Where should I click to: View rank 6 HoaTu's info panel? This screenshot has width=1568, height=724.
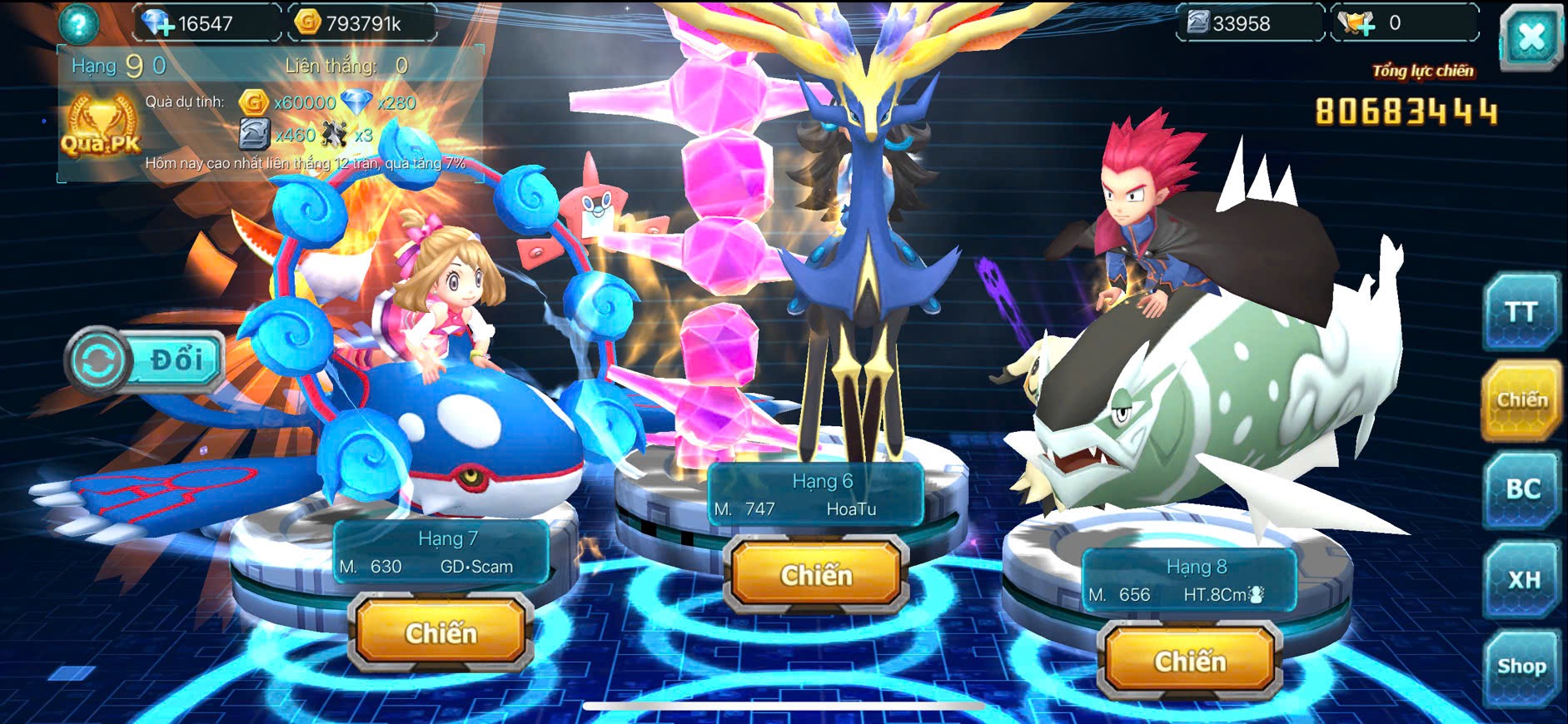coord(815,495)
